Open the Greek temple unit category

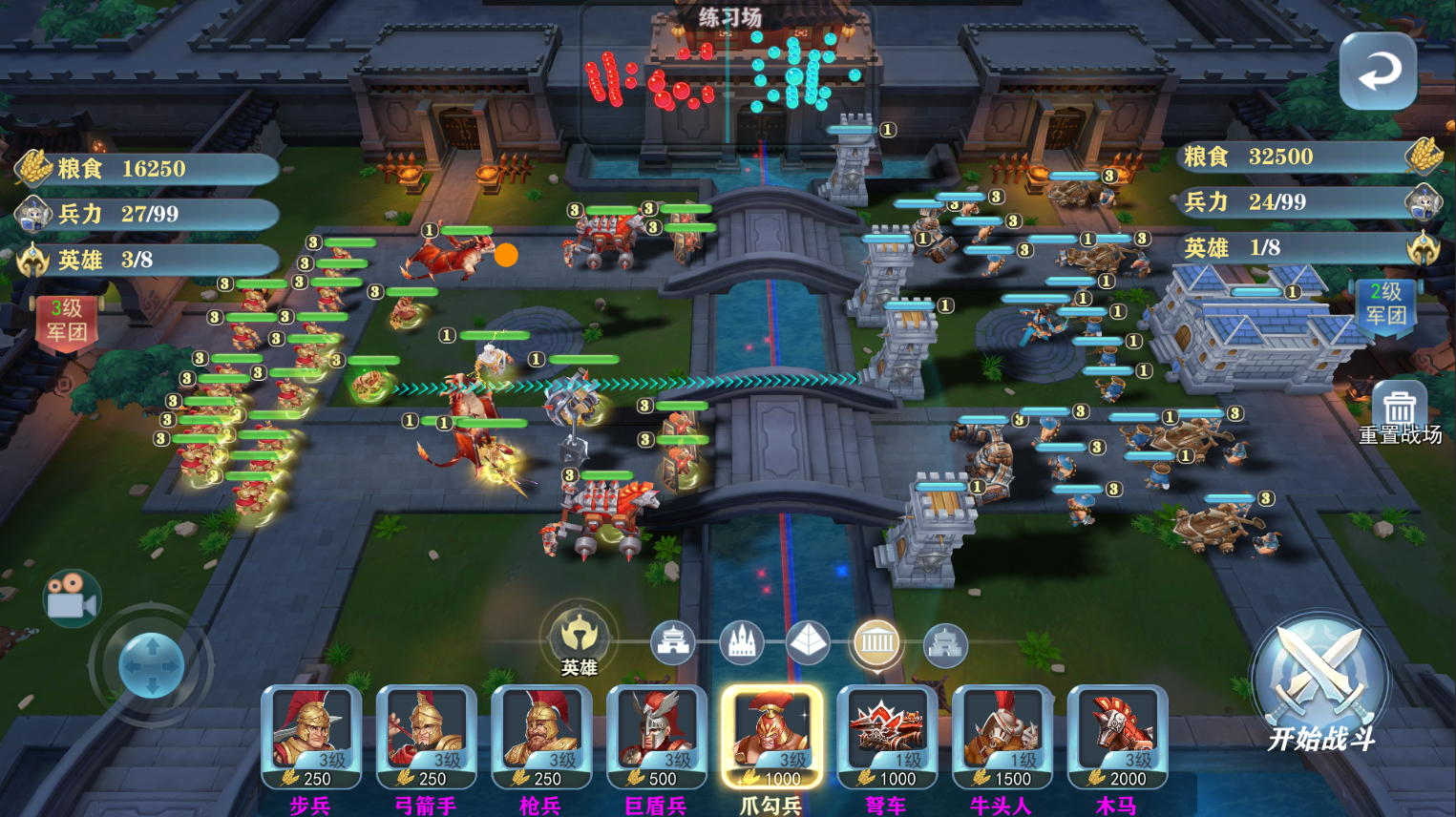tap(877, 644)
